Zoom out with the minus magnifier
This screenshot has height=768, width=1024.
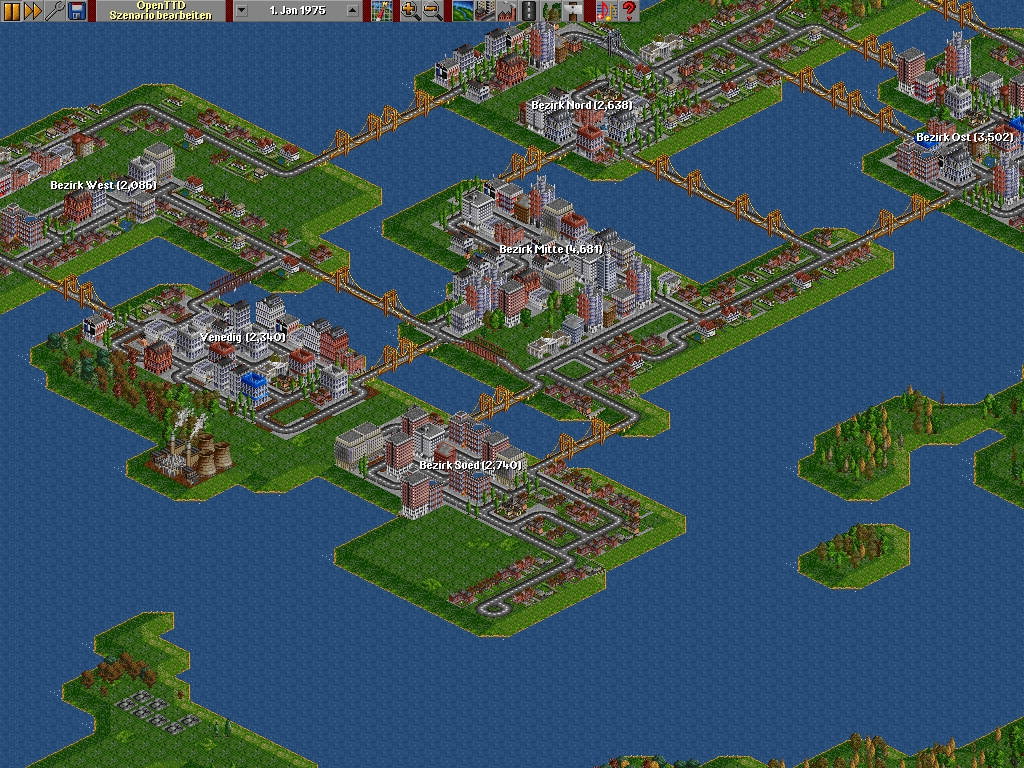[x=432, y=11]
